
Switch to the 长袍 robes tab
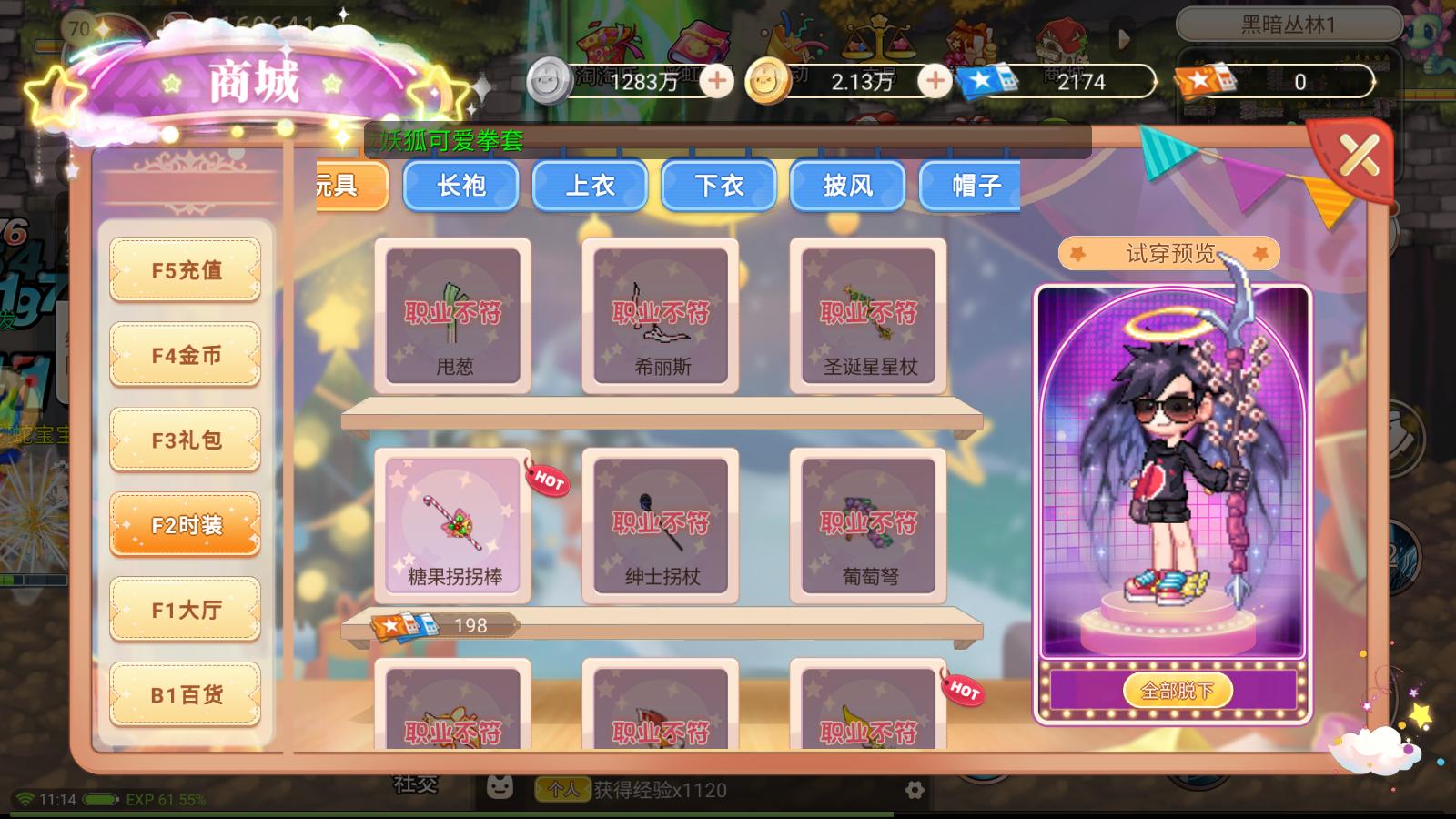tap(460, 186)
